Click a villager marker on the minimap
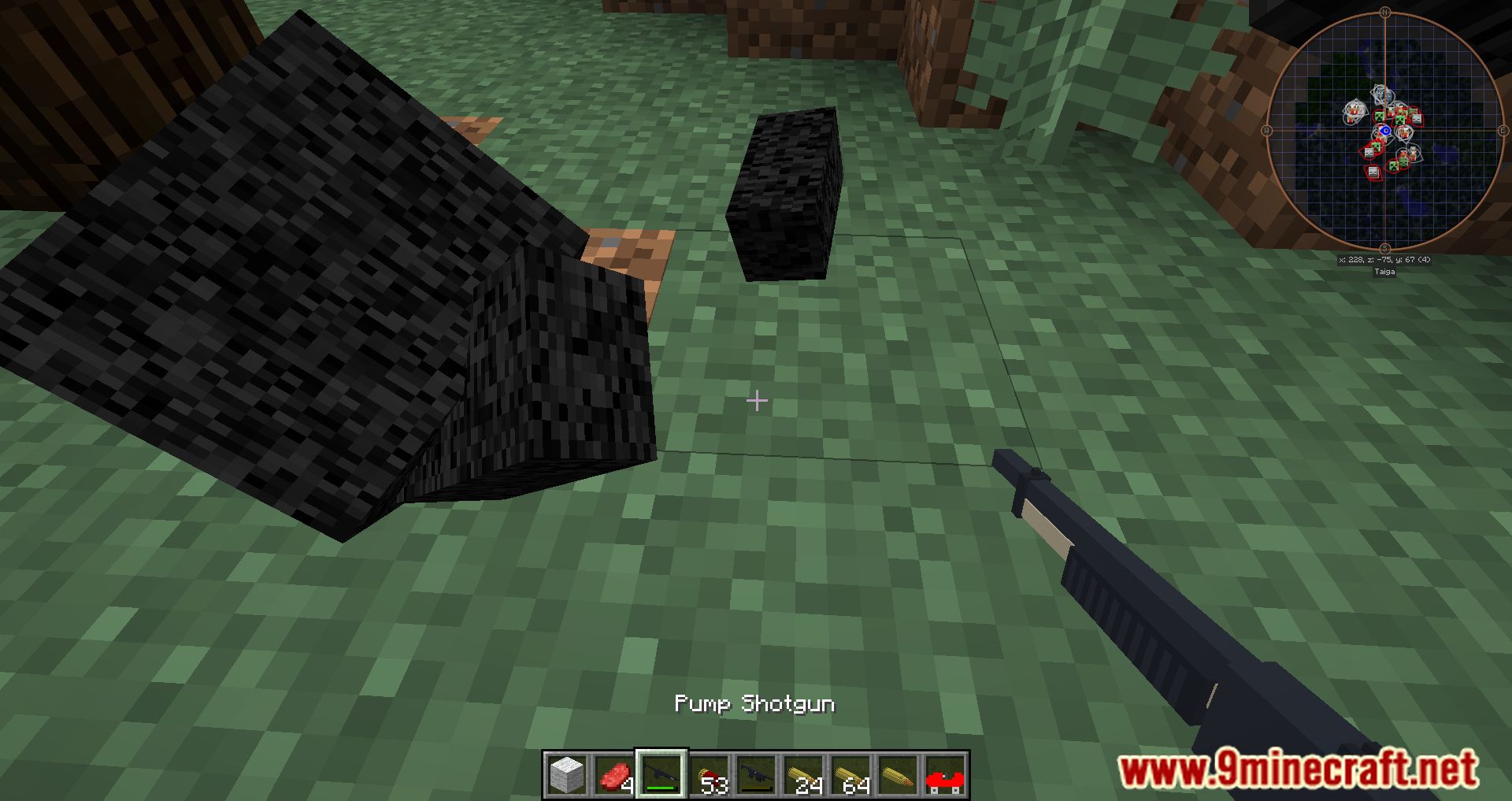Image resolution: width=1512 pixels, height=801 pixels. (1354, 109)
